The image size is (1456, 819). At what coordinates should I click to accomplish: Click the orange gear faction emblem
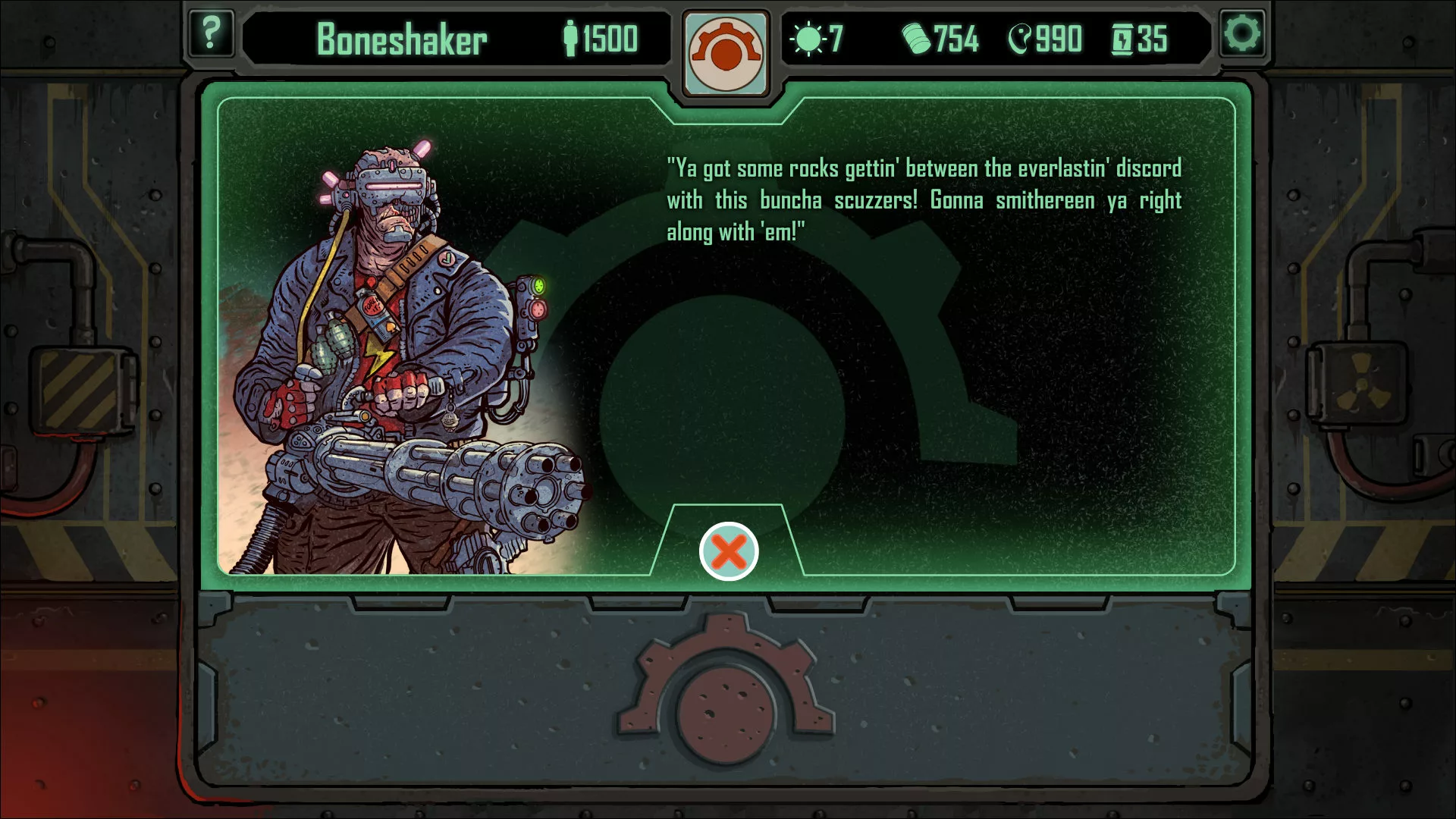tap(726, 53)
